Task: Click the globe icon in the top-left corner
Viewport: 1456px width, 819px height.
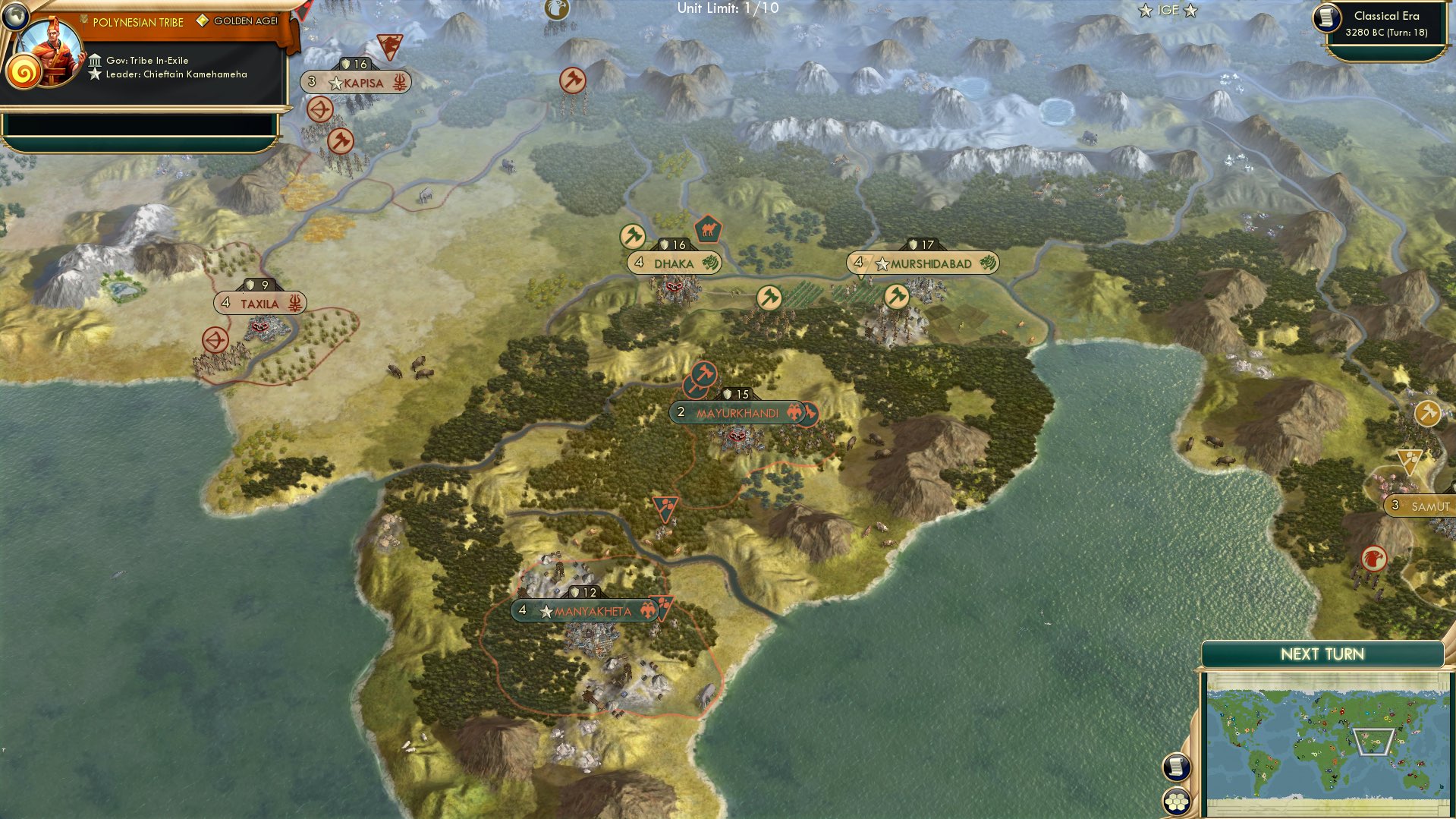Action: click(17, 17)
